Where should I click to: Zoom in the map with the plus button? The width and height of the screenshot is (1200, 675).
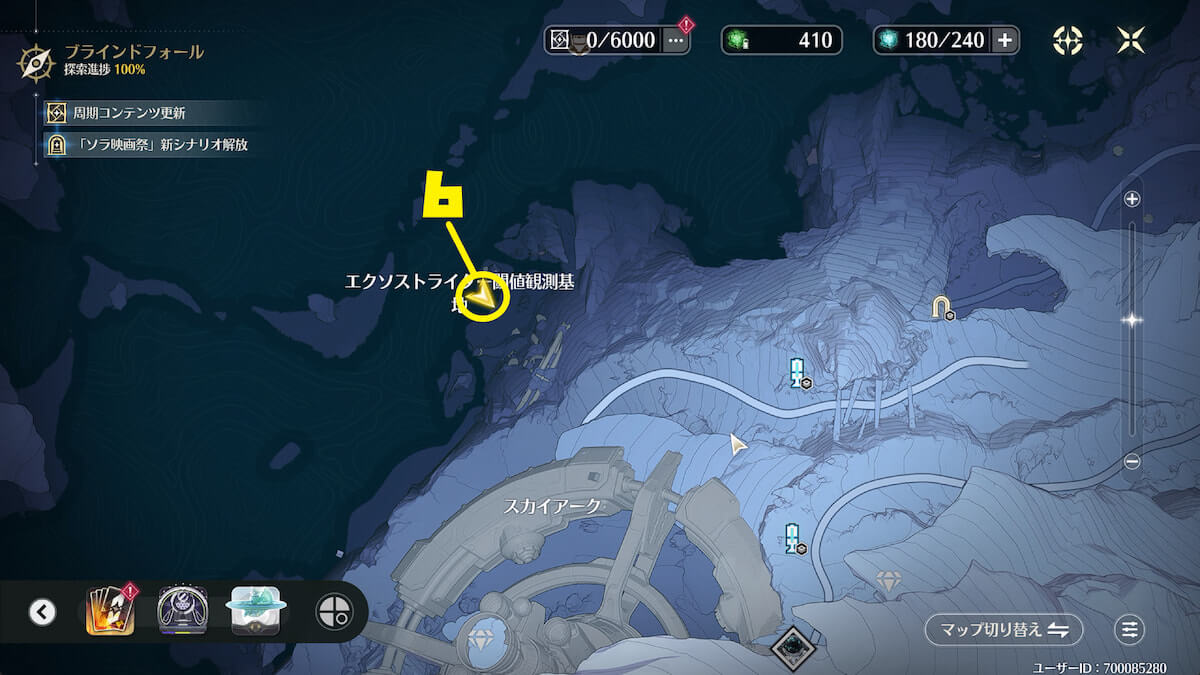[x=1132, y=199]
